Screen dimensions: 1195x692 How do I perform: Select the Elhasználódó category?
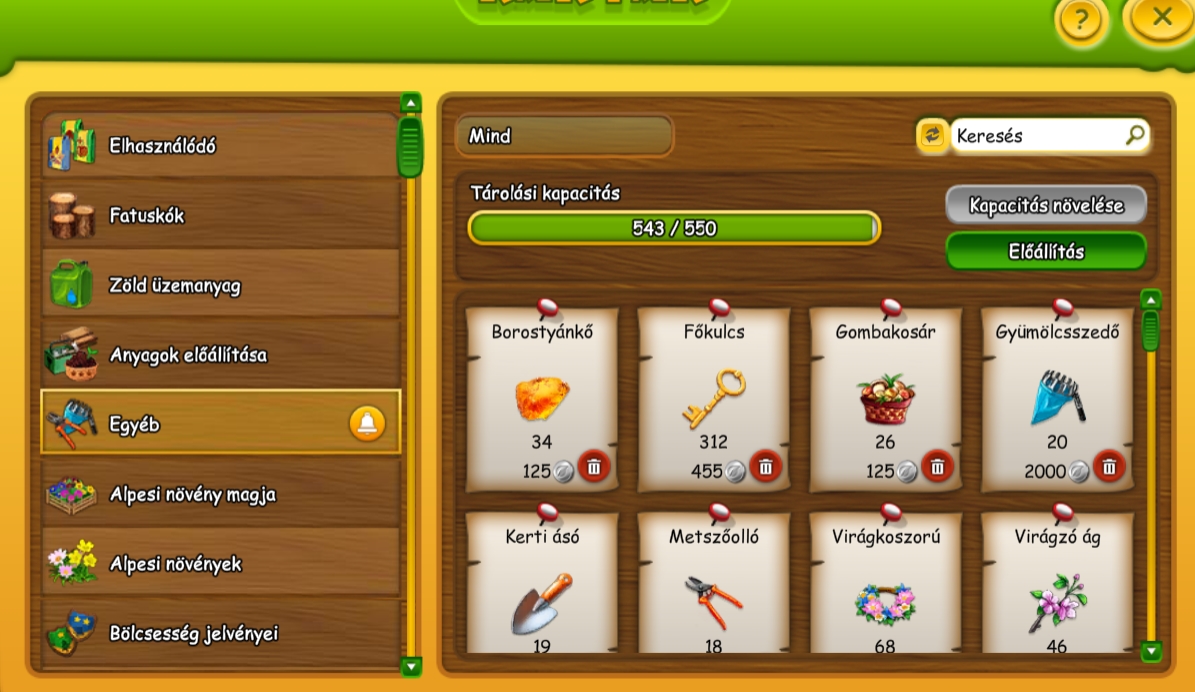point(220,146)
